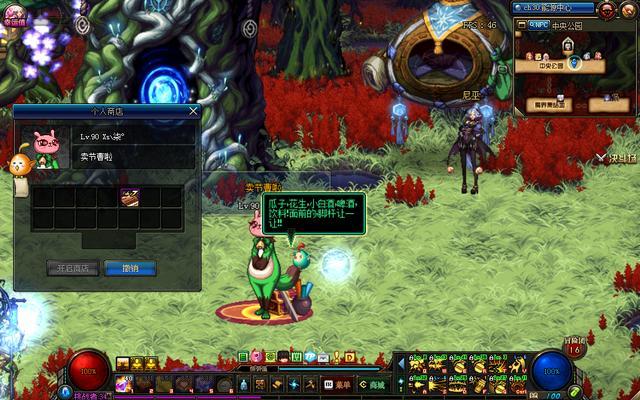Open the 菜单 menu button
This screenshot has height=400, width=640.
click(337, 384)
